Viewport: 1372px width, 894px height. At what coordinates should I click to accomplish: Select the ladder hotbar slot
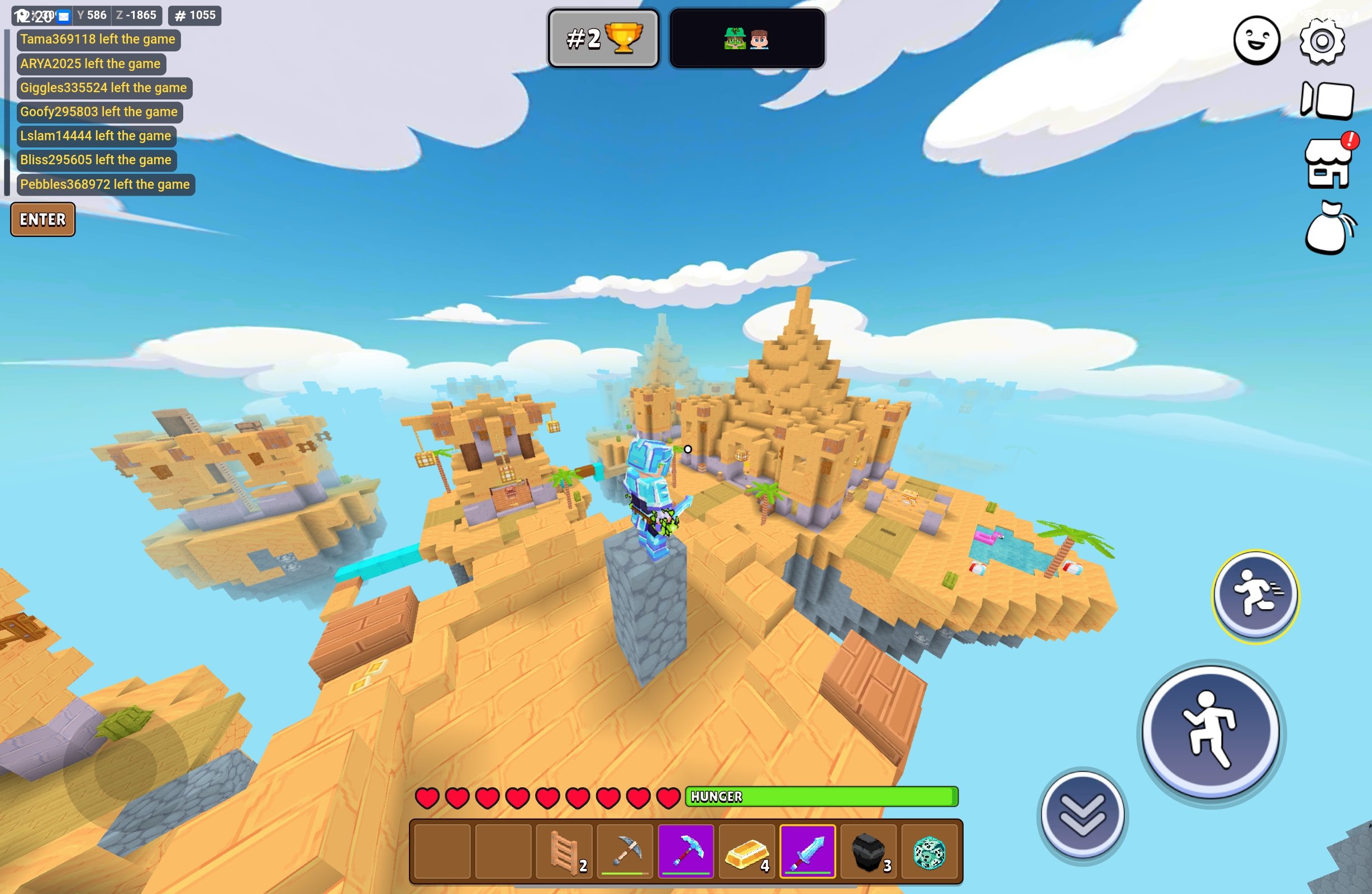click(564, 852)
